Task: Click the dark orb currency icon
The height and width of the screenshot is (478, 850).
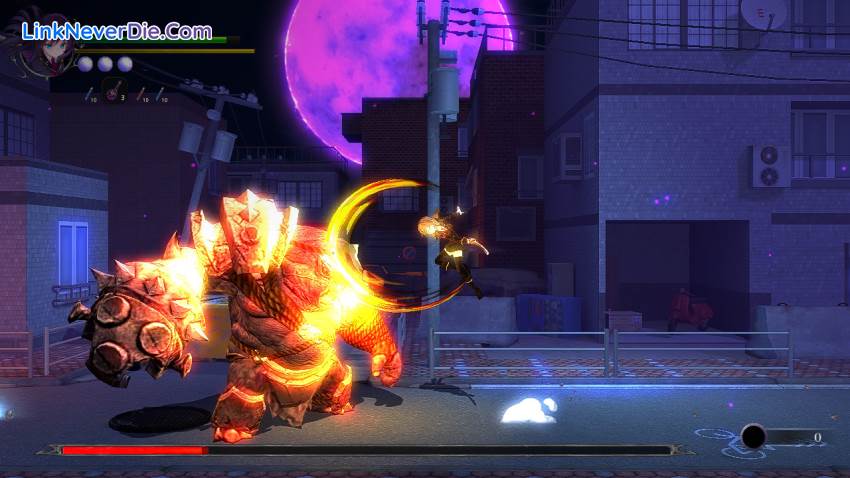Action: [753, 436]
